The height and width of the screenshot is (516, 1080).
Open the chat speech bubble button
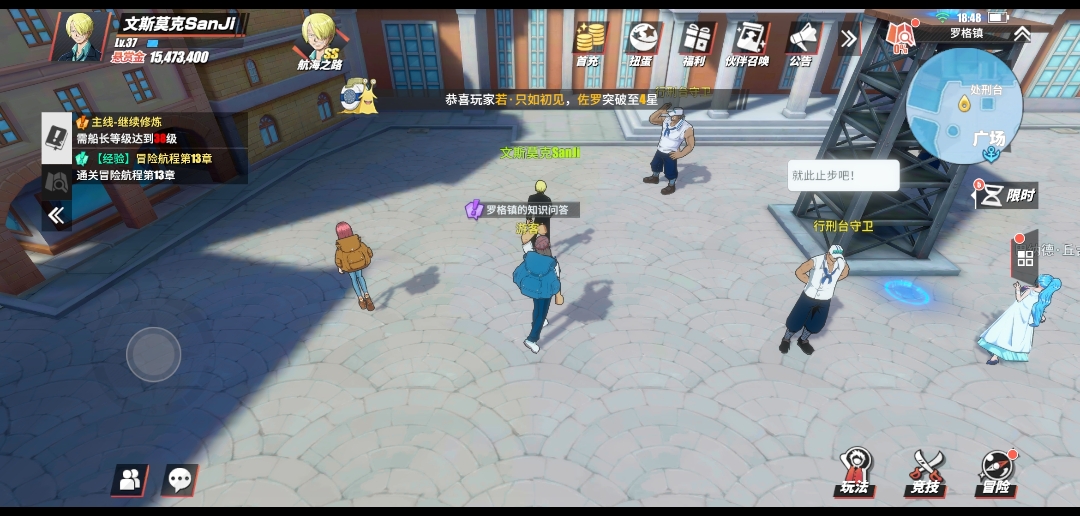[180, 480]
